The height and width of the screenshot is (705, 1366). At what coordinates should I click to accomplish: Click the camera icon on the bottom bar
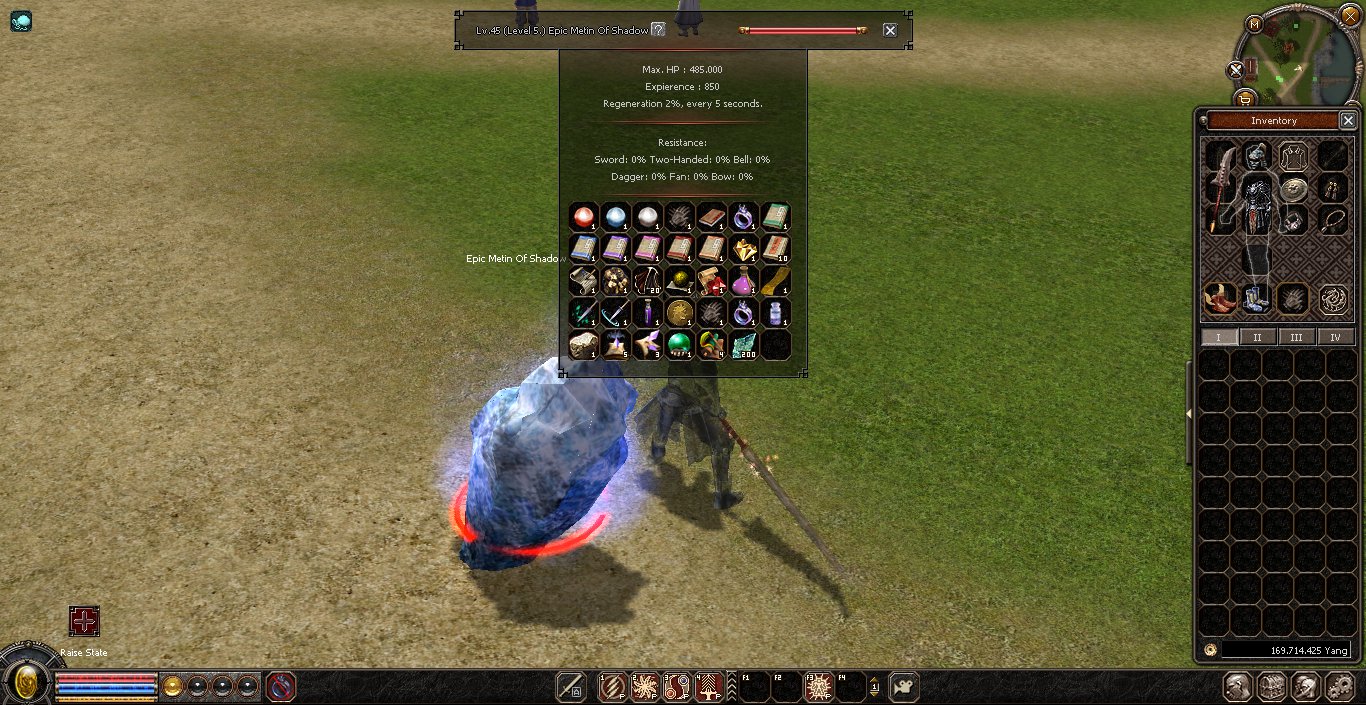coord(903,687)
